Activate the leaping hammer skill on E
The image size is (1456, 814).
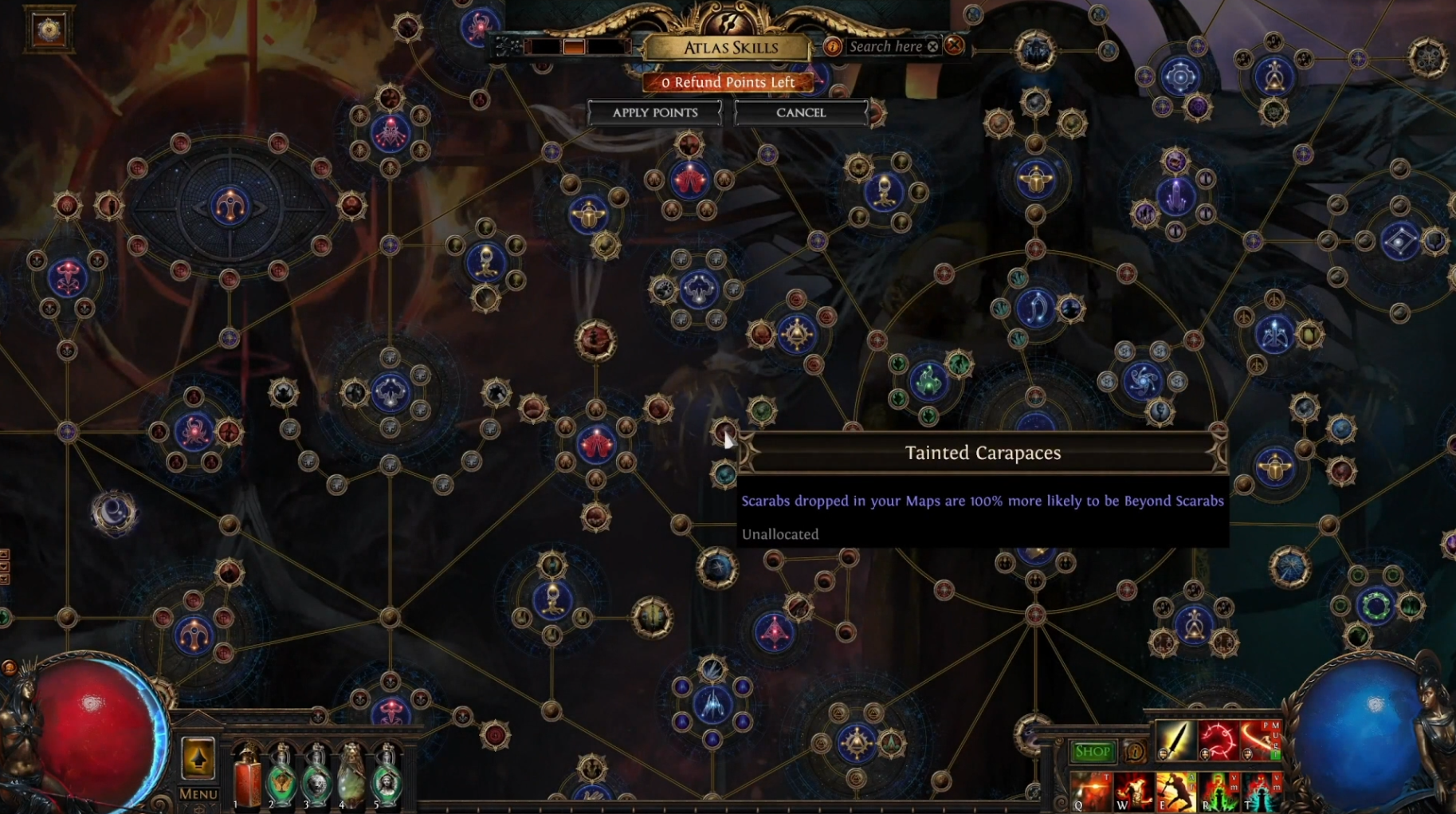[x=1175, y=792]
